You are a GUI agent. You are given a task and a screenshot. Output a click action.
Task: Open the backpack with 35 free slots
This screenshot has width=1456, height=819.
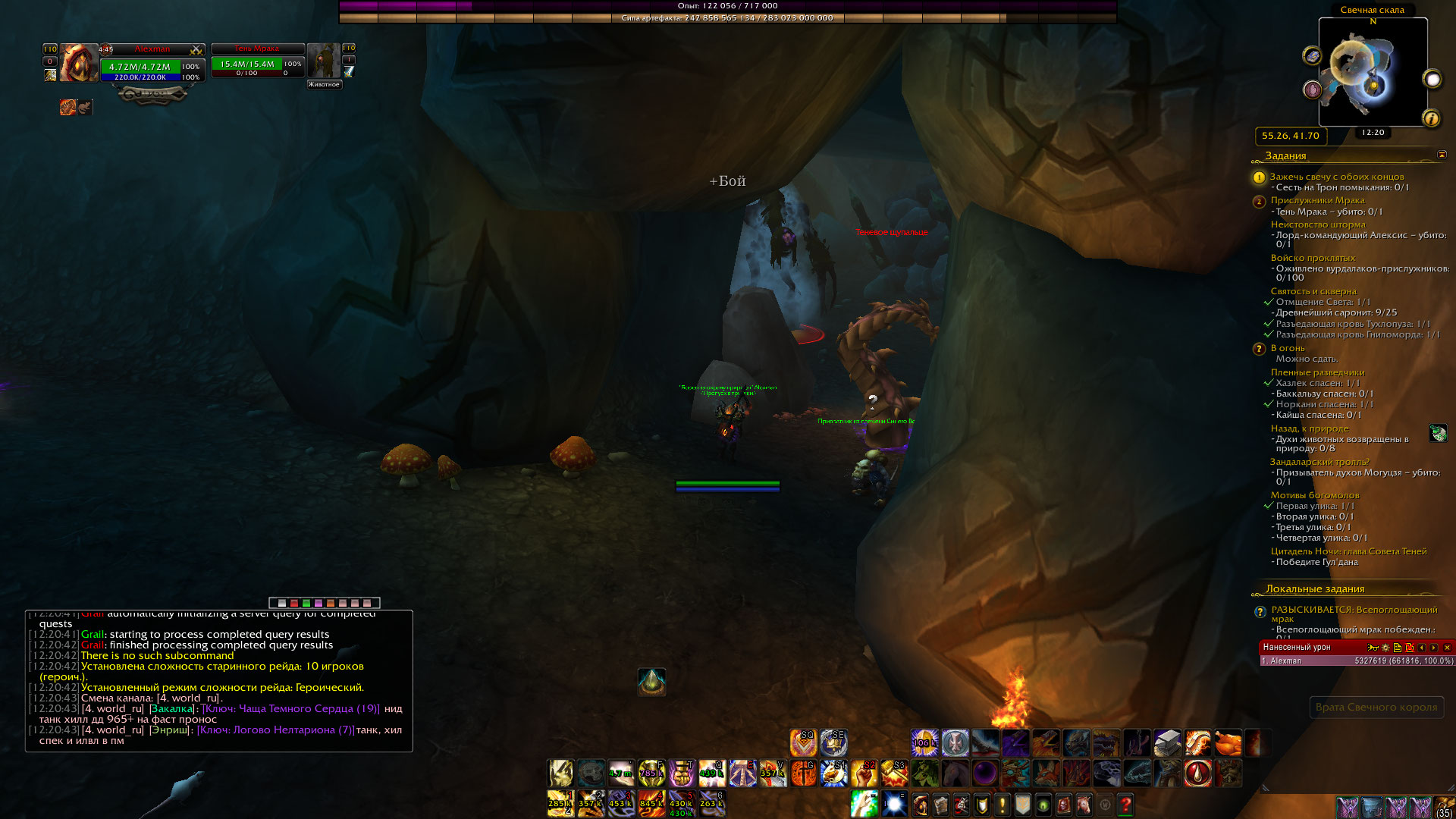(1444, 807)
